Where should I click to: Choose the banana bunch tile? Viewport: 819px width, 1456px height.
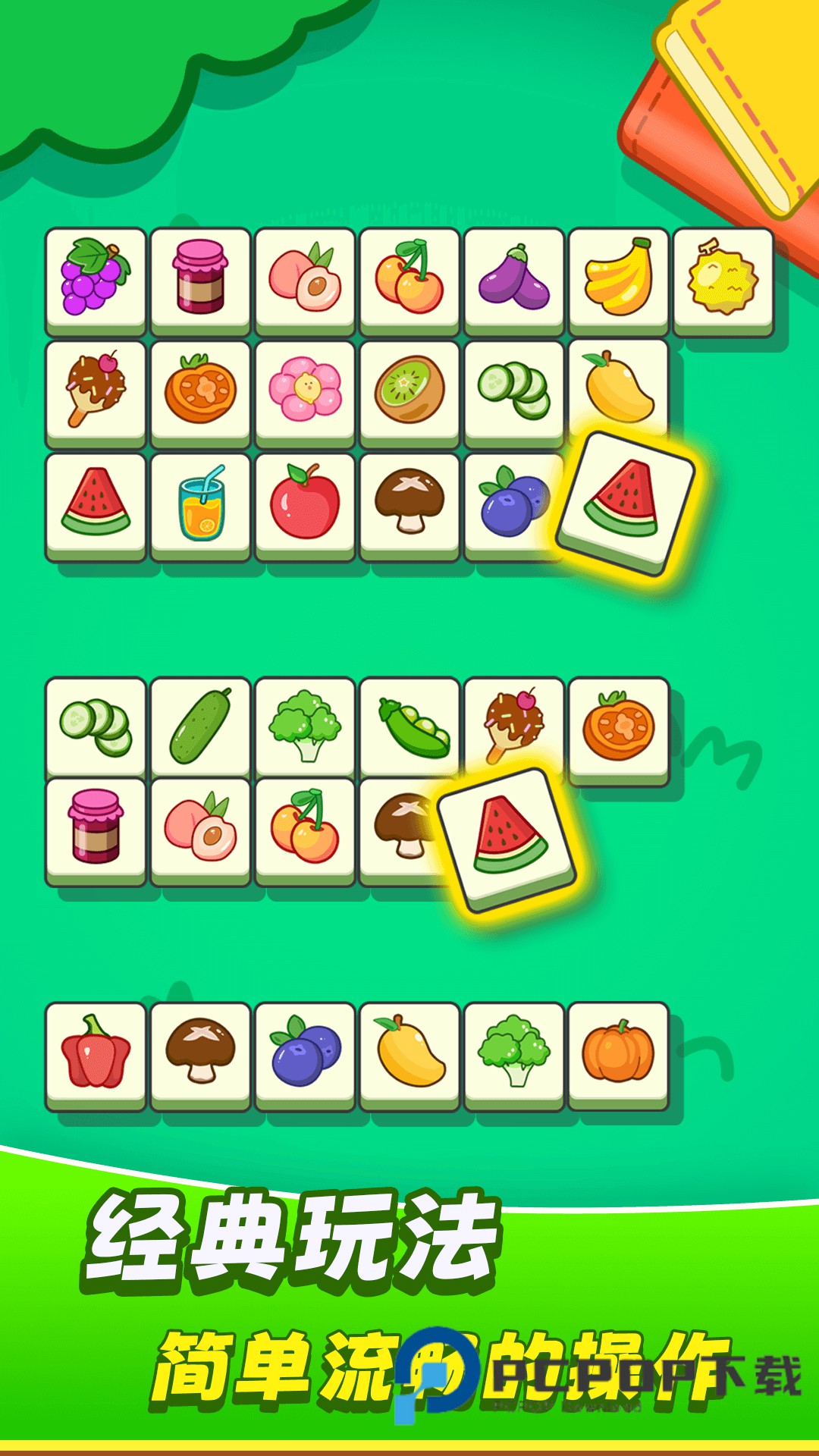[619, 278]
